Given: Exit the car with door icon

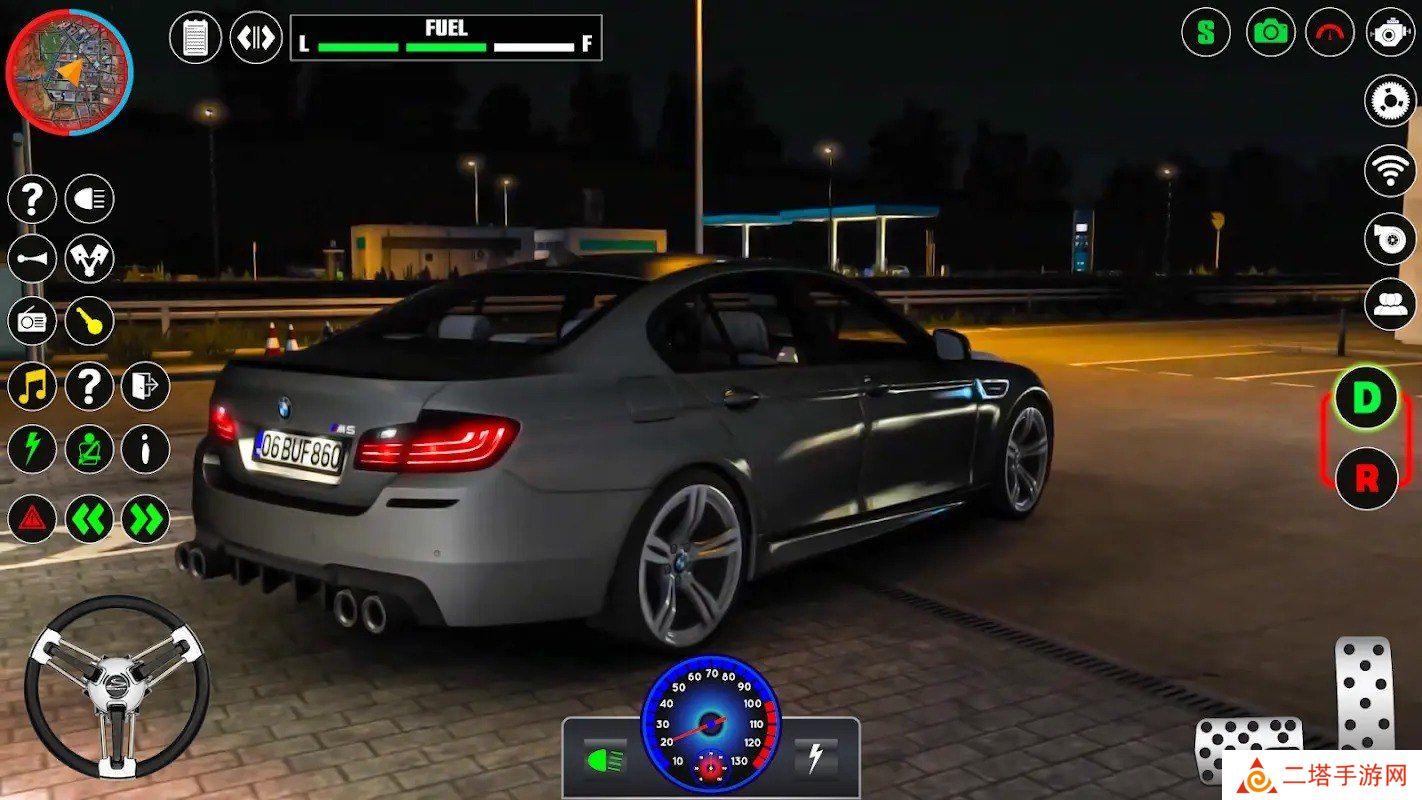Looking at the screenshot, I should [146, 386].
